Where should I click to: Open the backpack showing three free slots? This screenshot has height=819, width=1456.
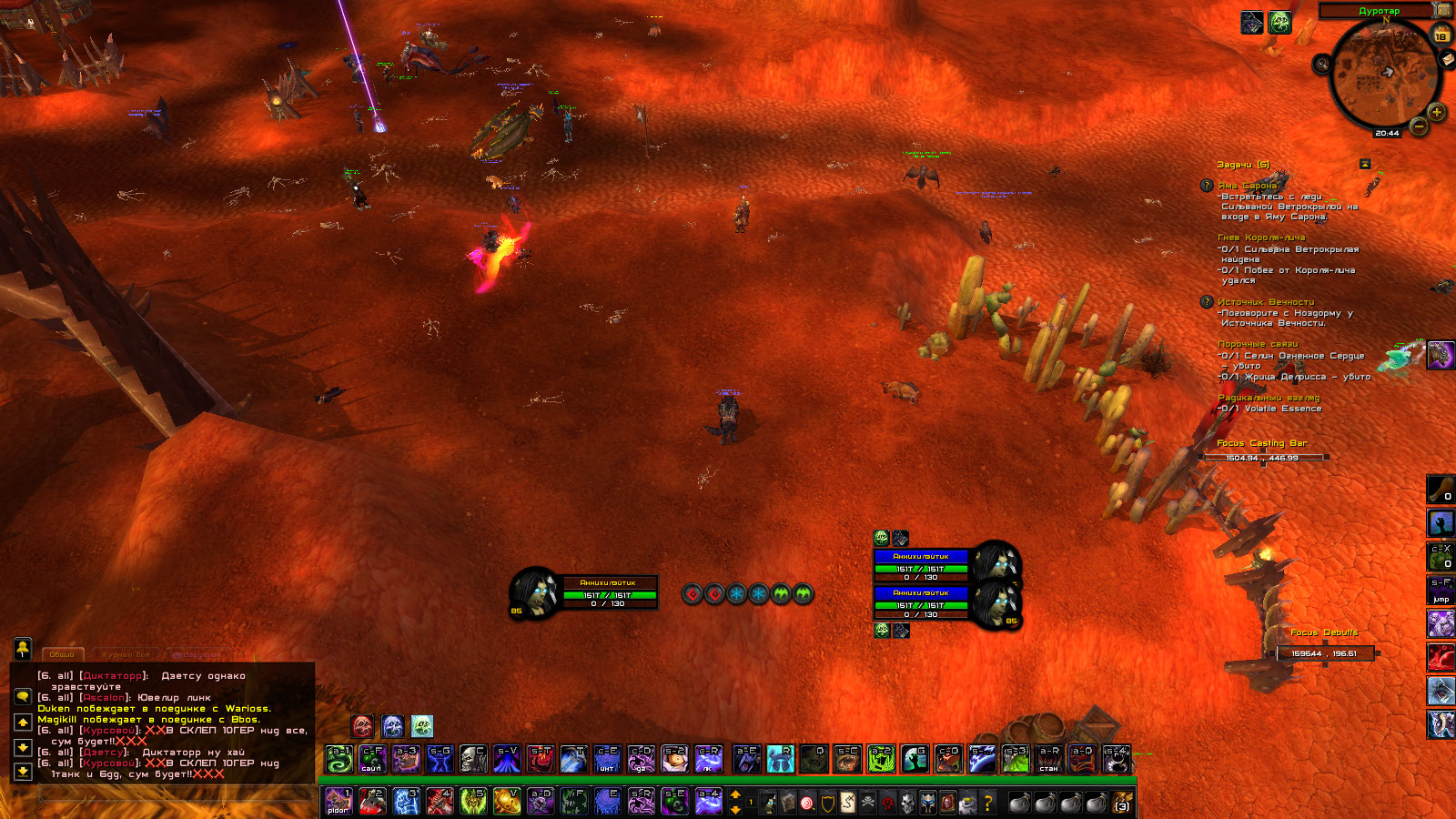1122,803
